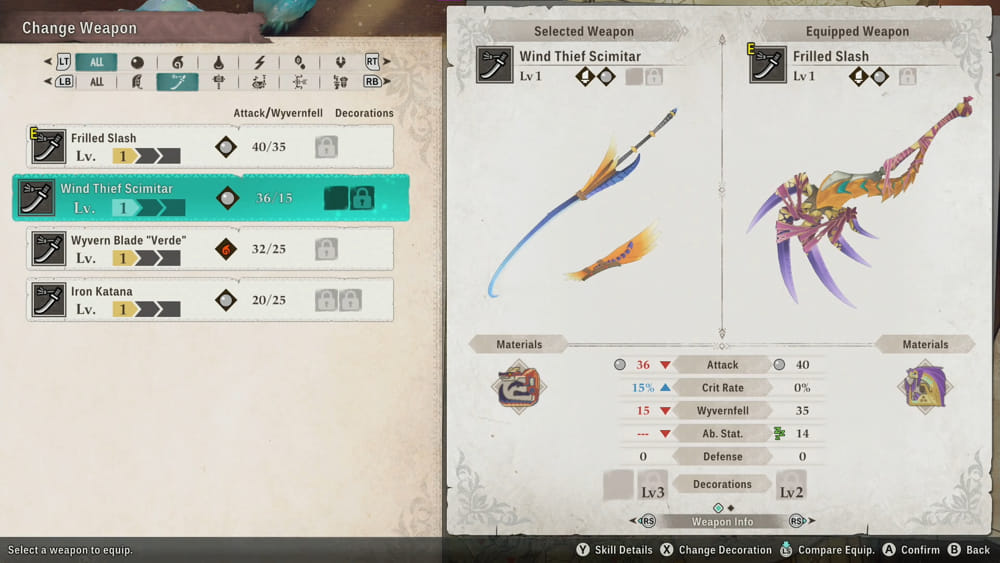The height and width of the screenshot is (563, 1000).
Task: Click the Lv3 decoration slot
Action: click(x=652, y=486)
